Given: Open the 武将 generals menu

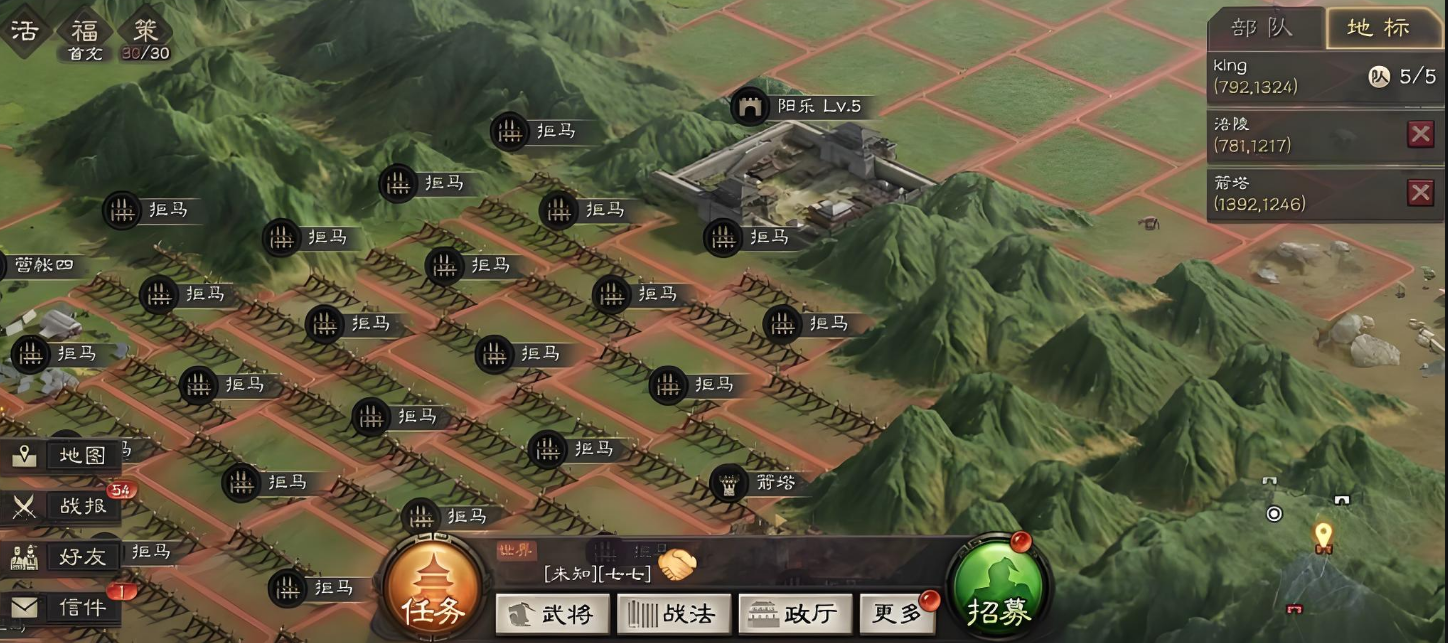Looking at the screenshot, I should point(555,613).
